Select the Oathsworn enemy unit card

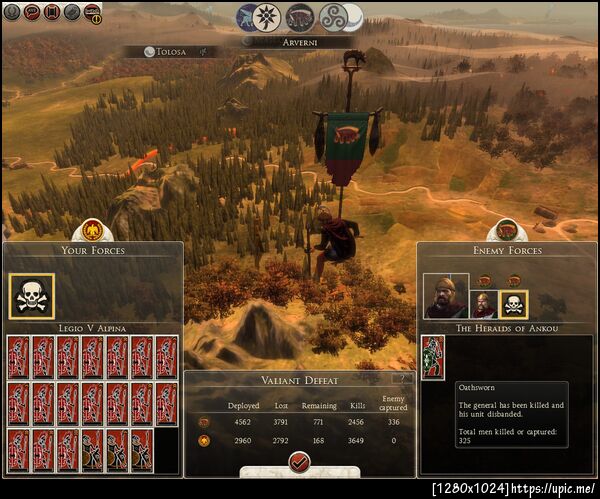pyautogui.click(x=433, y=358)
